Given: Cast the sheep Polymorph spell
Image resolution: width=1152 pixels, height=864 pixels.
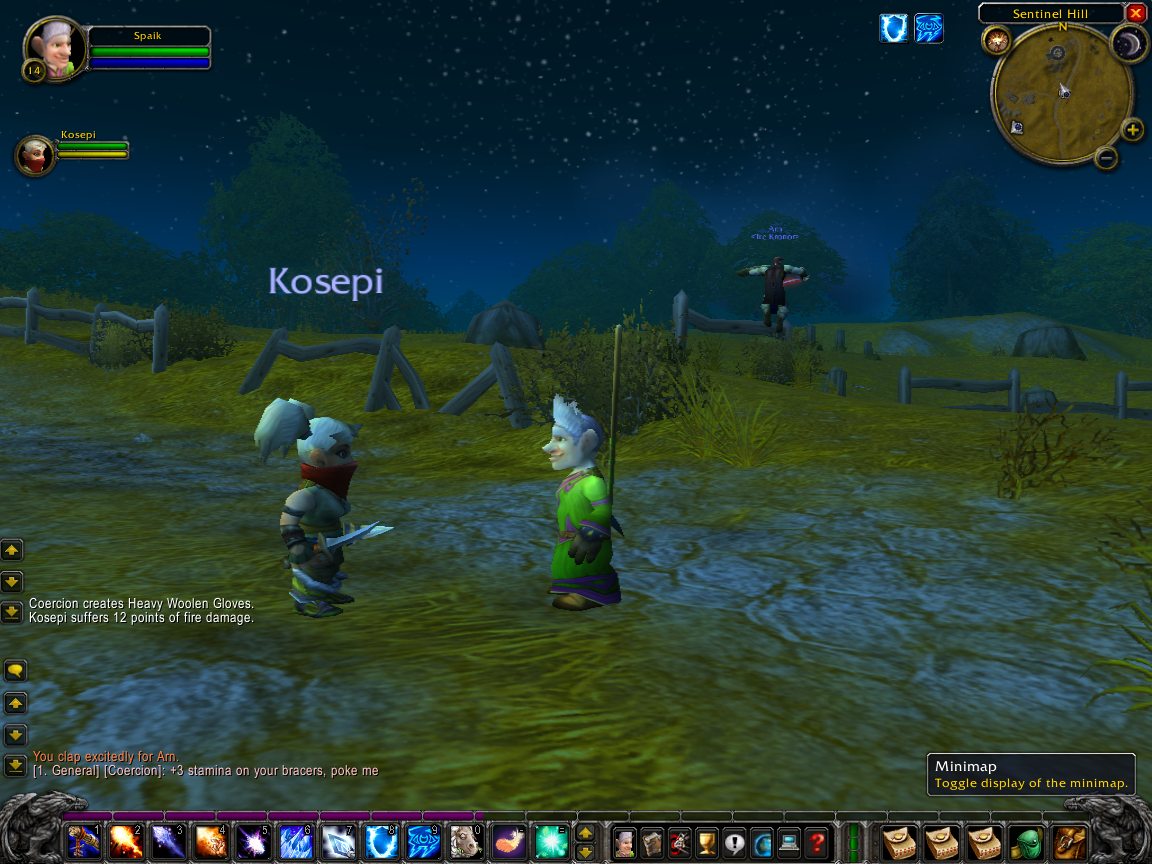Looking at the screenshot, I should point(467,842).
